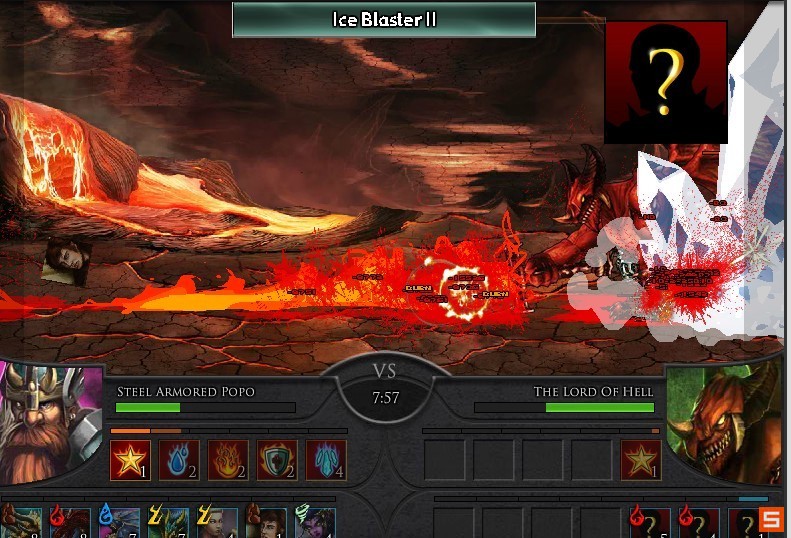Trigger the ice crystal skill

326,460
